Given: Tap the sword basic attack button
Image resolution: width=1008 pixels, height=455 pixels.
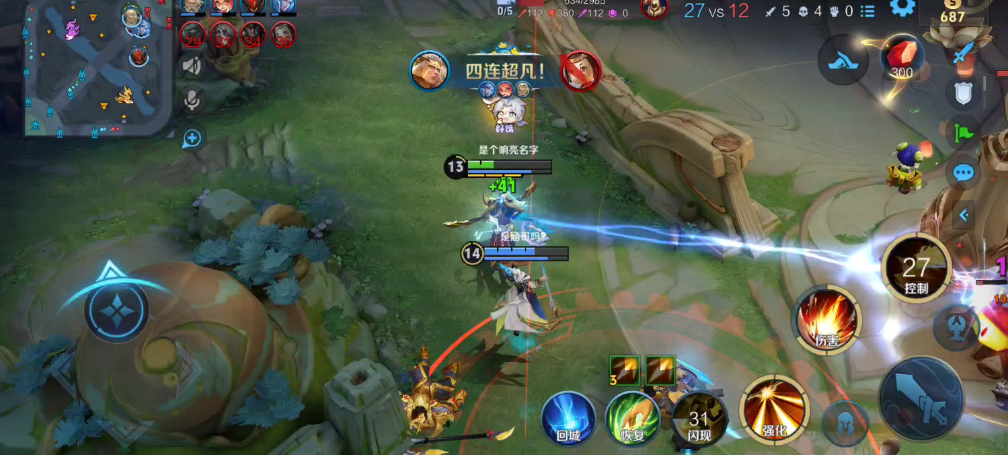Looking at the screenshot, I should 921,397.
